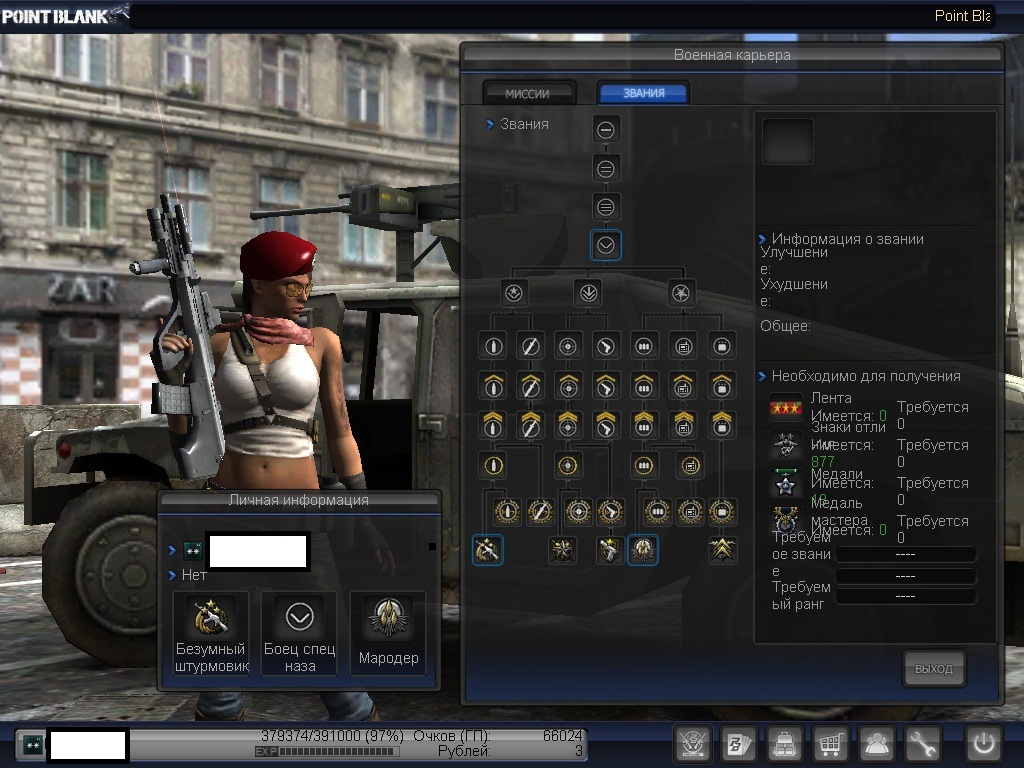Open the crossed-rifles emblem icon
Image resolution: width=1024 pixels, height=768 pixels.
(693, 744)
